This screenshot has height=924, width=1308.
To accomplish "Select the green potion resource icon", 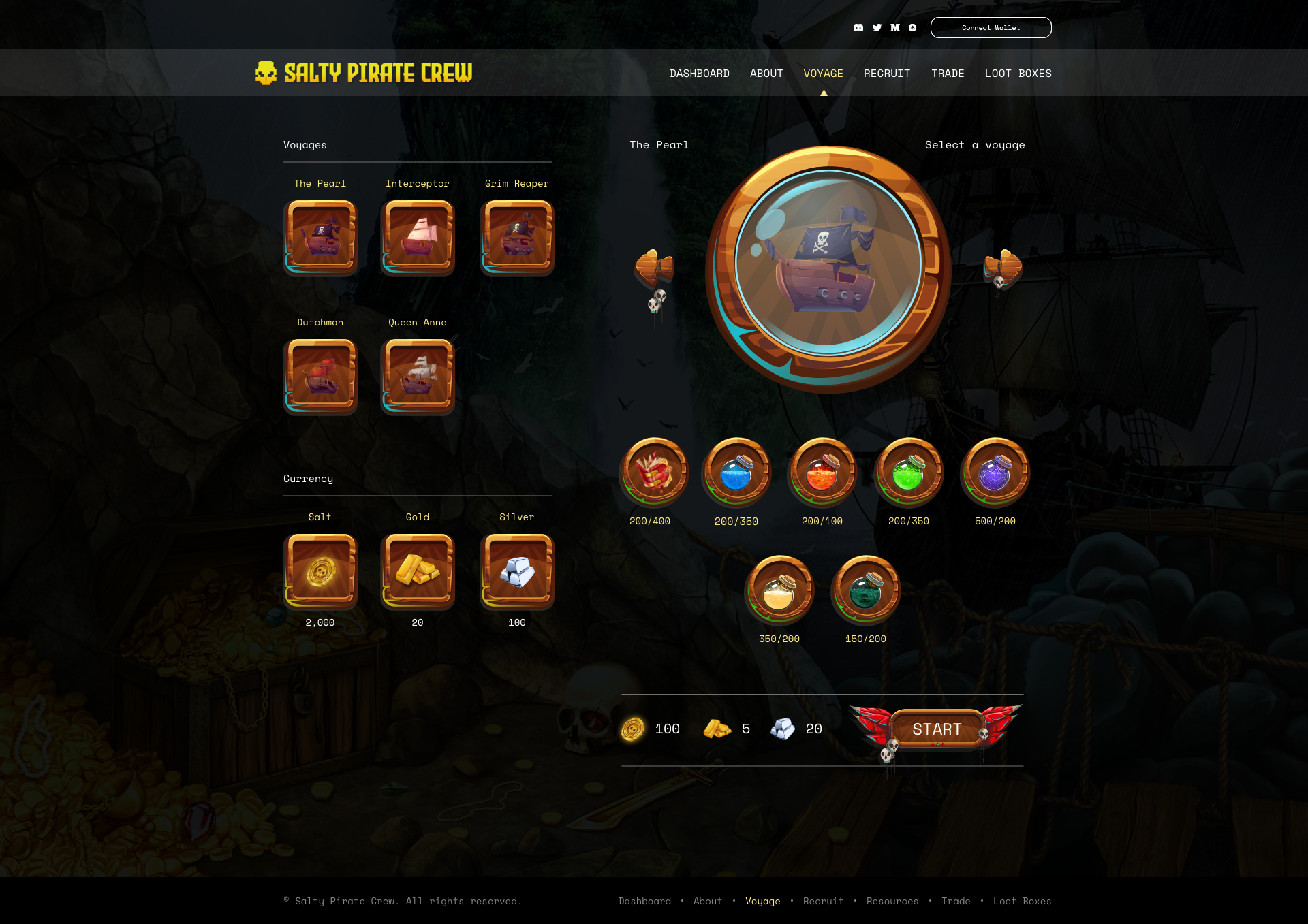I will pyautogui.click(x=908, y=472).
